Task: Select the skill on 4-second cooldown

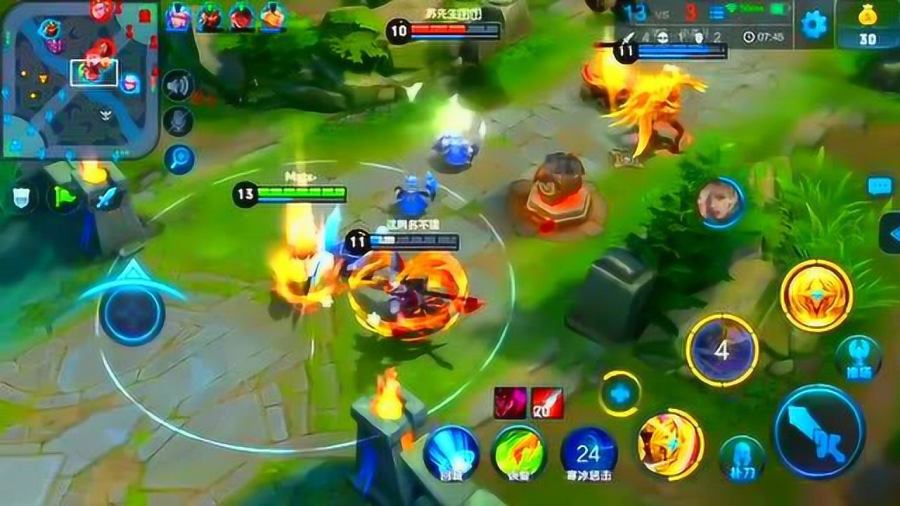Action: [722, 350]
